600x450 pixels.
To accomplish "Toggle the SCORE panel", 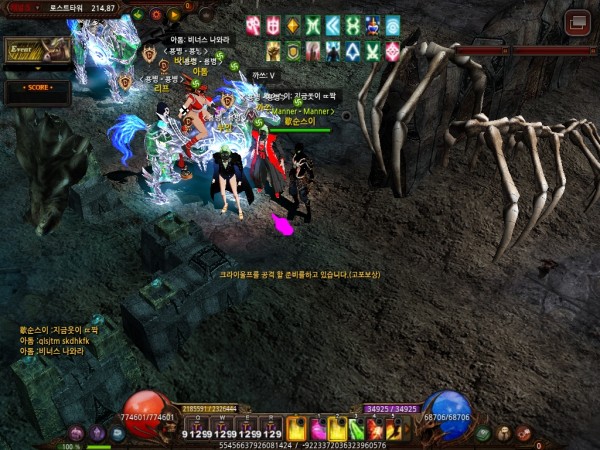I will pos(36,89).
